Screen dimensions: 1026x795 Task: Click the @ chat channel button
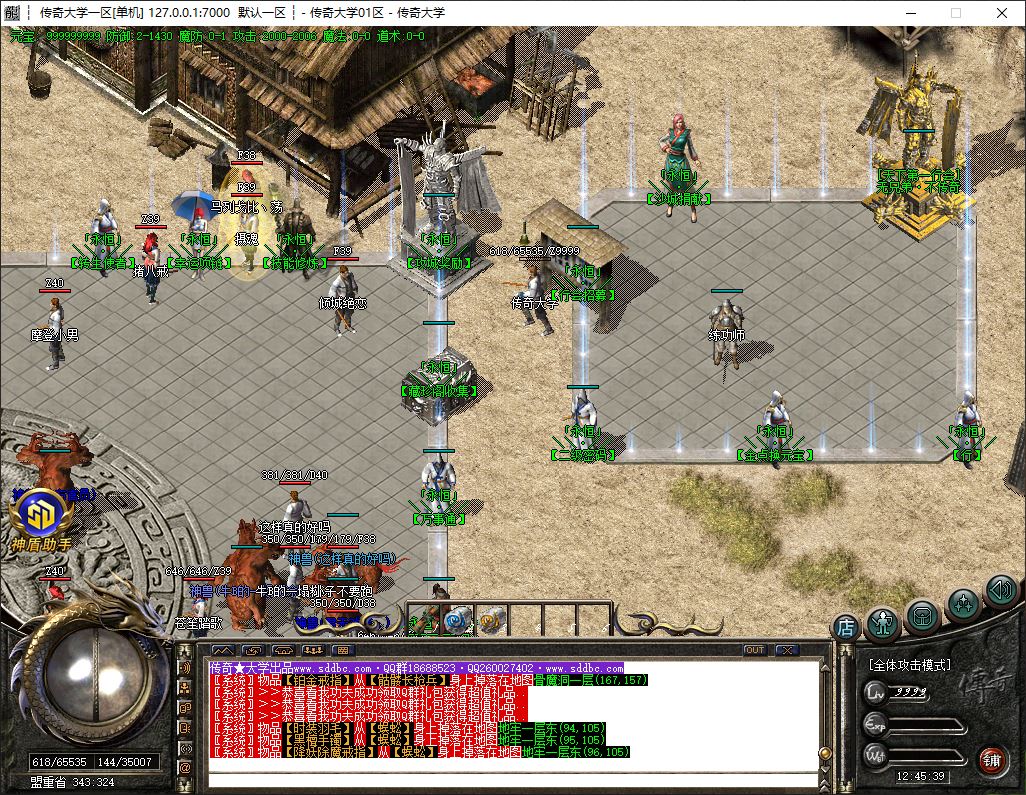(x=185, y=767)
